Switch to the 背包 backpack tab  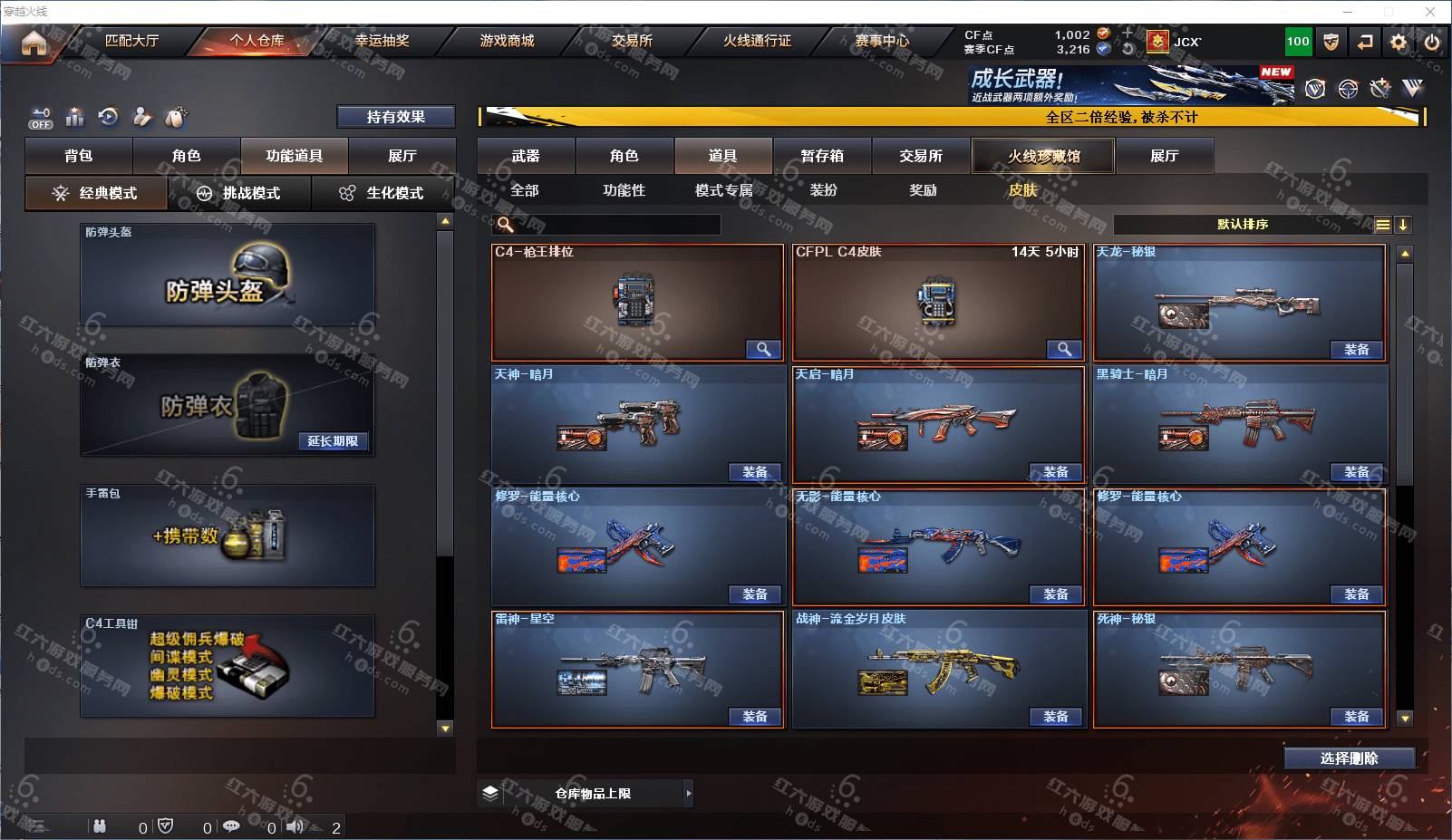79,156
